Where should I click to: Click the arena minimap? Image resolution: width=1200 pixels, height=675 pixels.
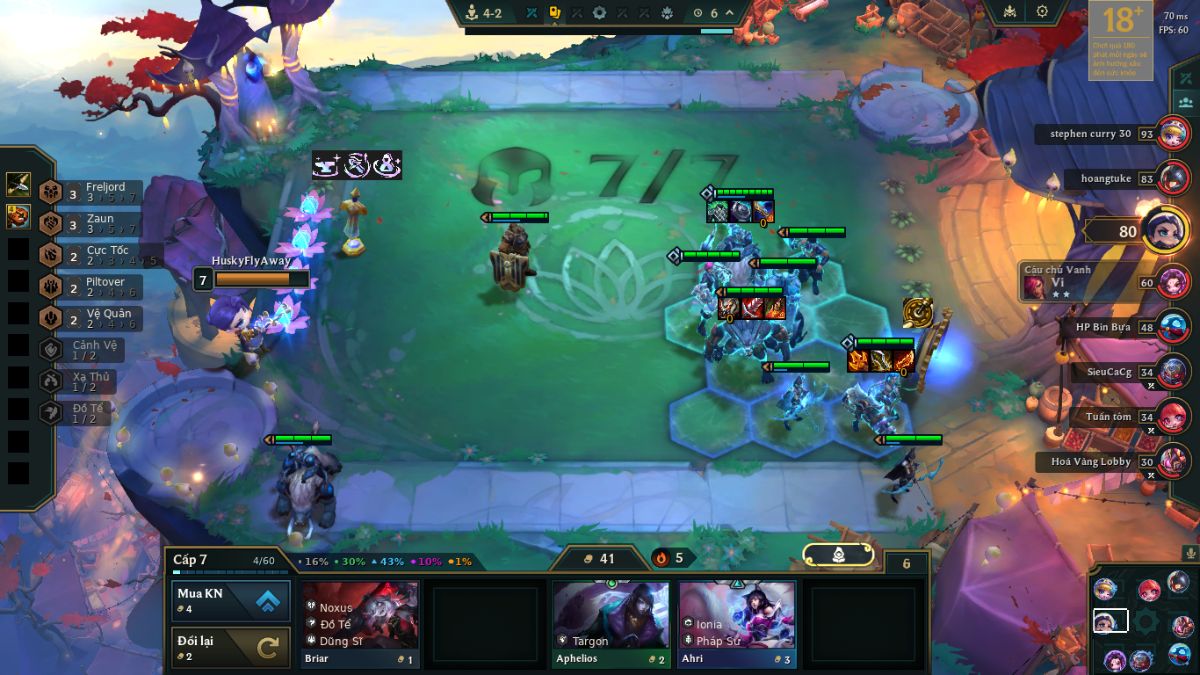1142,620
